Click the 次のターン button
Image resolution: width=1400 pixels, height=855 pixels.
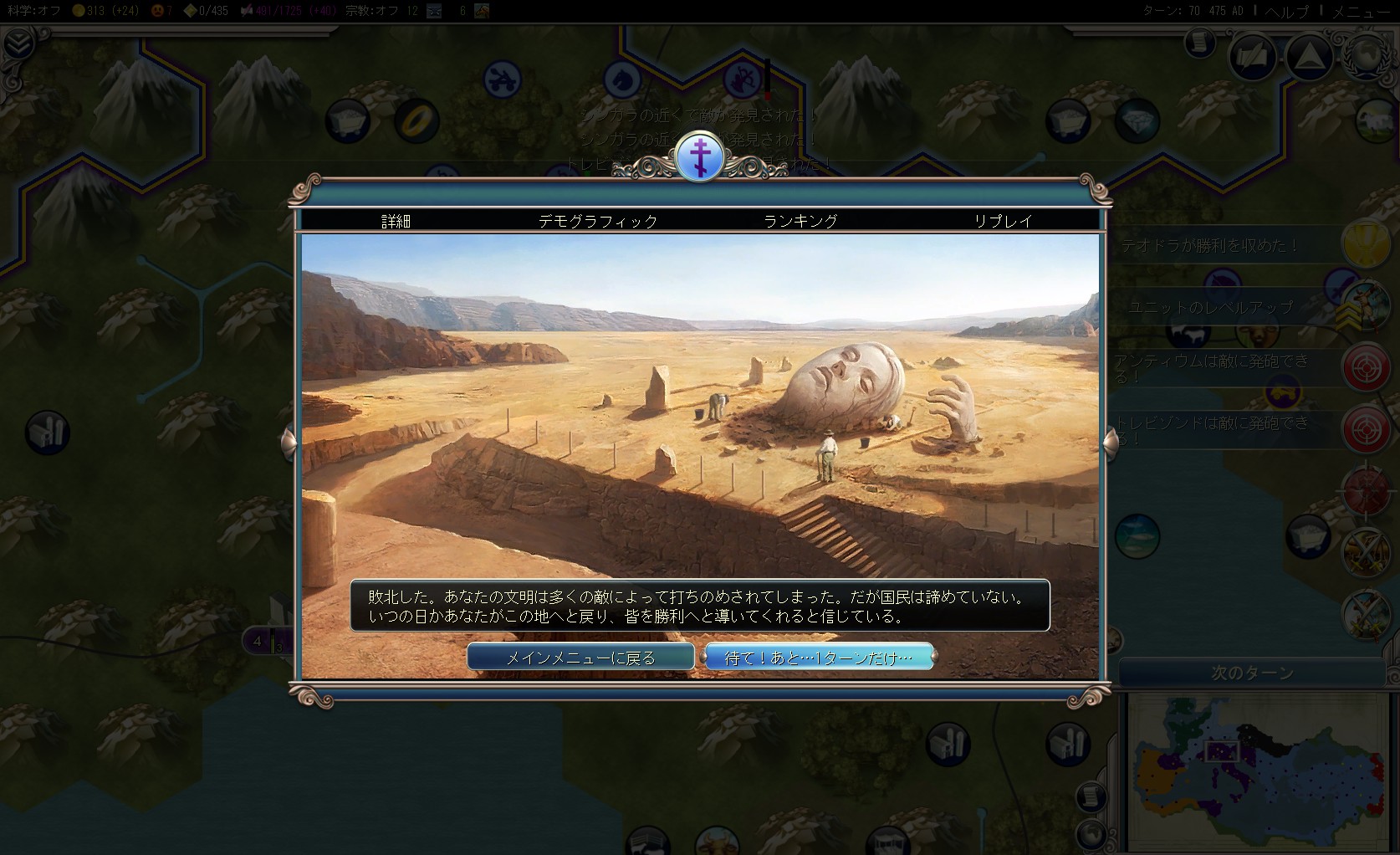[1252, 673]
